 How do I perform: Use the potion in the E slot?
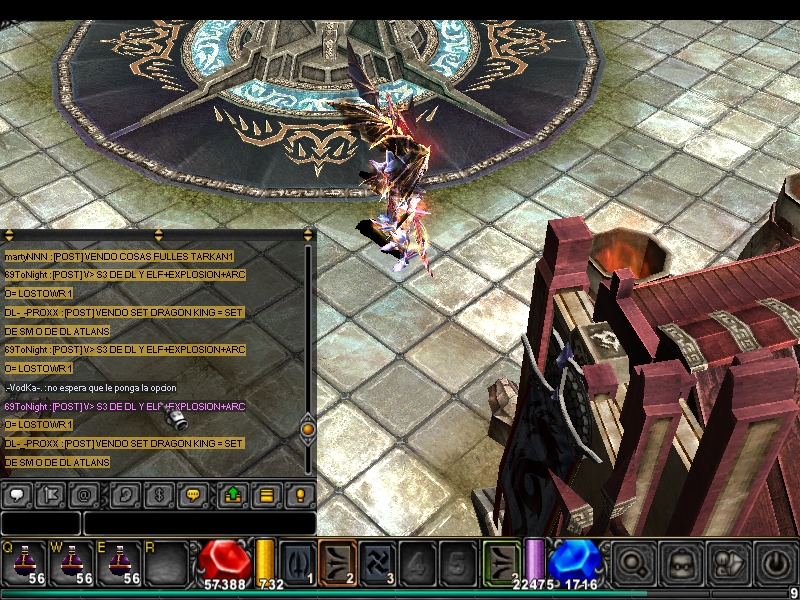119,562
